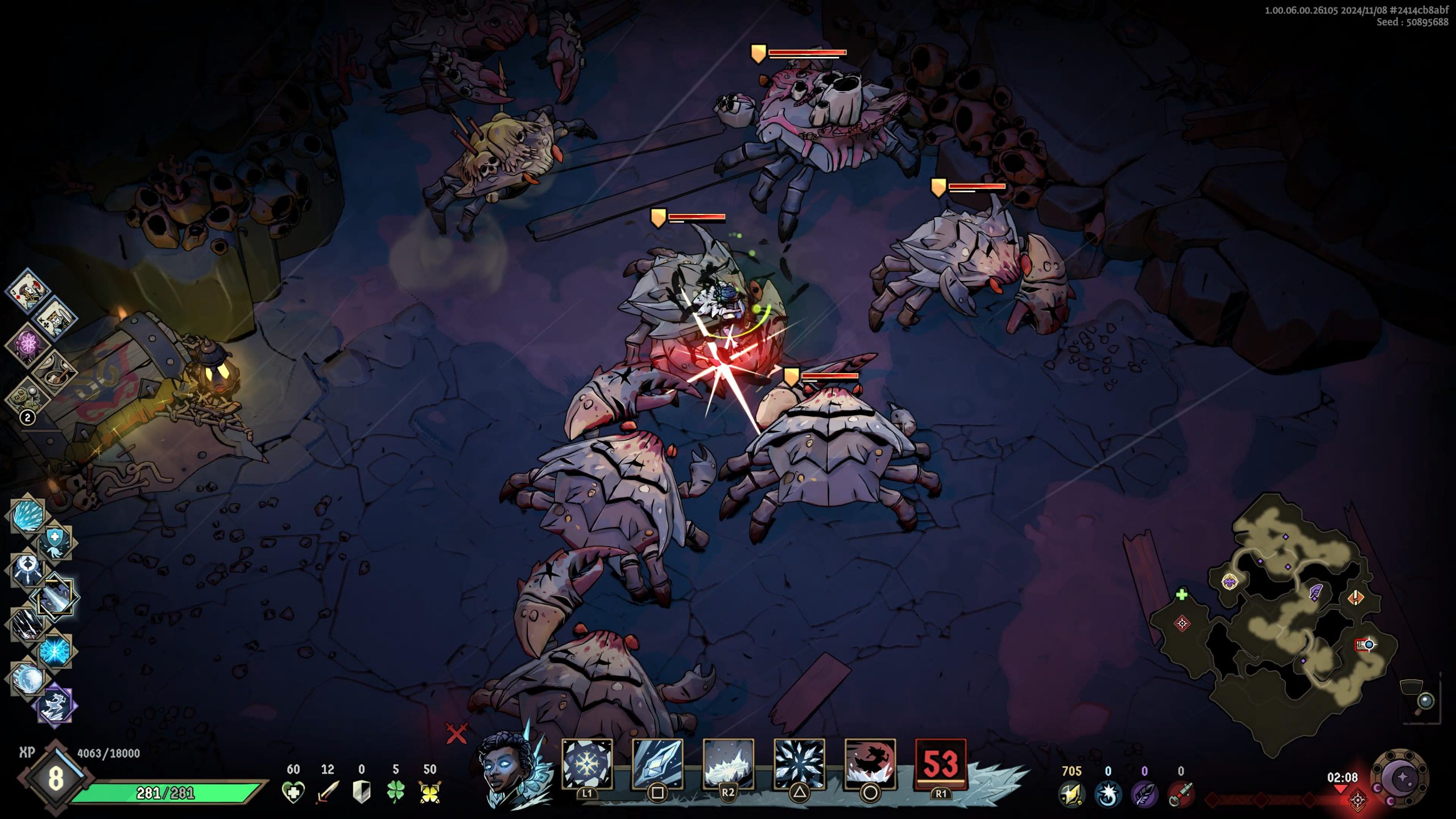Screen dimensions: 1456x819
Task: Cast the ice shard ability
Action: point(657,763)
